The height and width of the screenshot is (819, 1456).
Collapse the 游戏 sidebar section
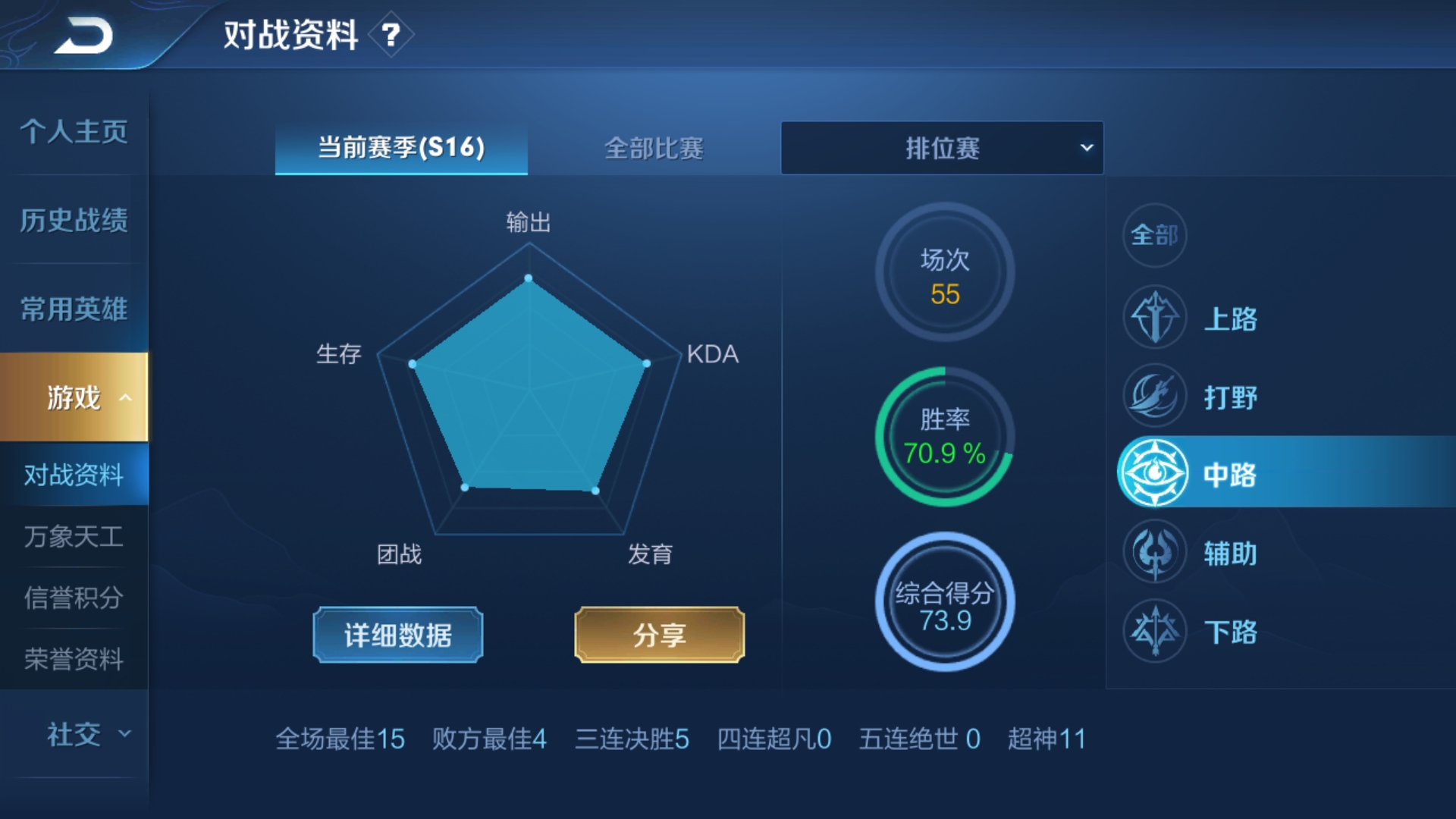pos(74,397)
